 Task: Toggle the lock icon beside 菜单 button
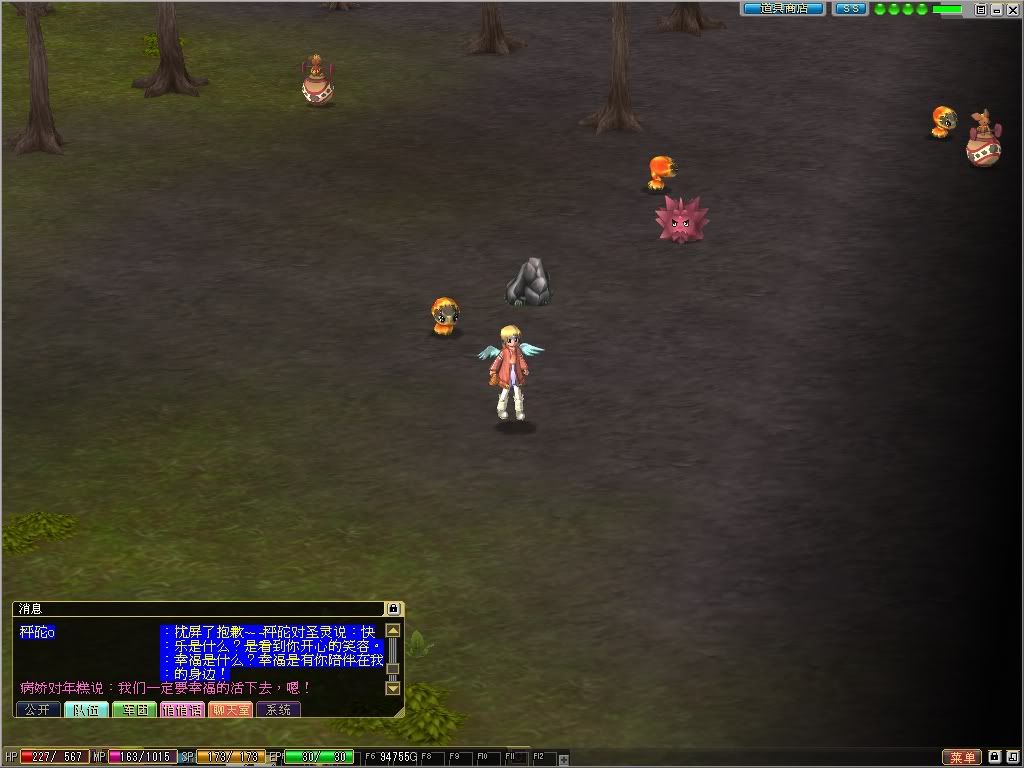pyautogui.click(x=995, y=757)
